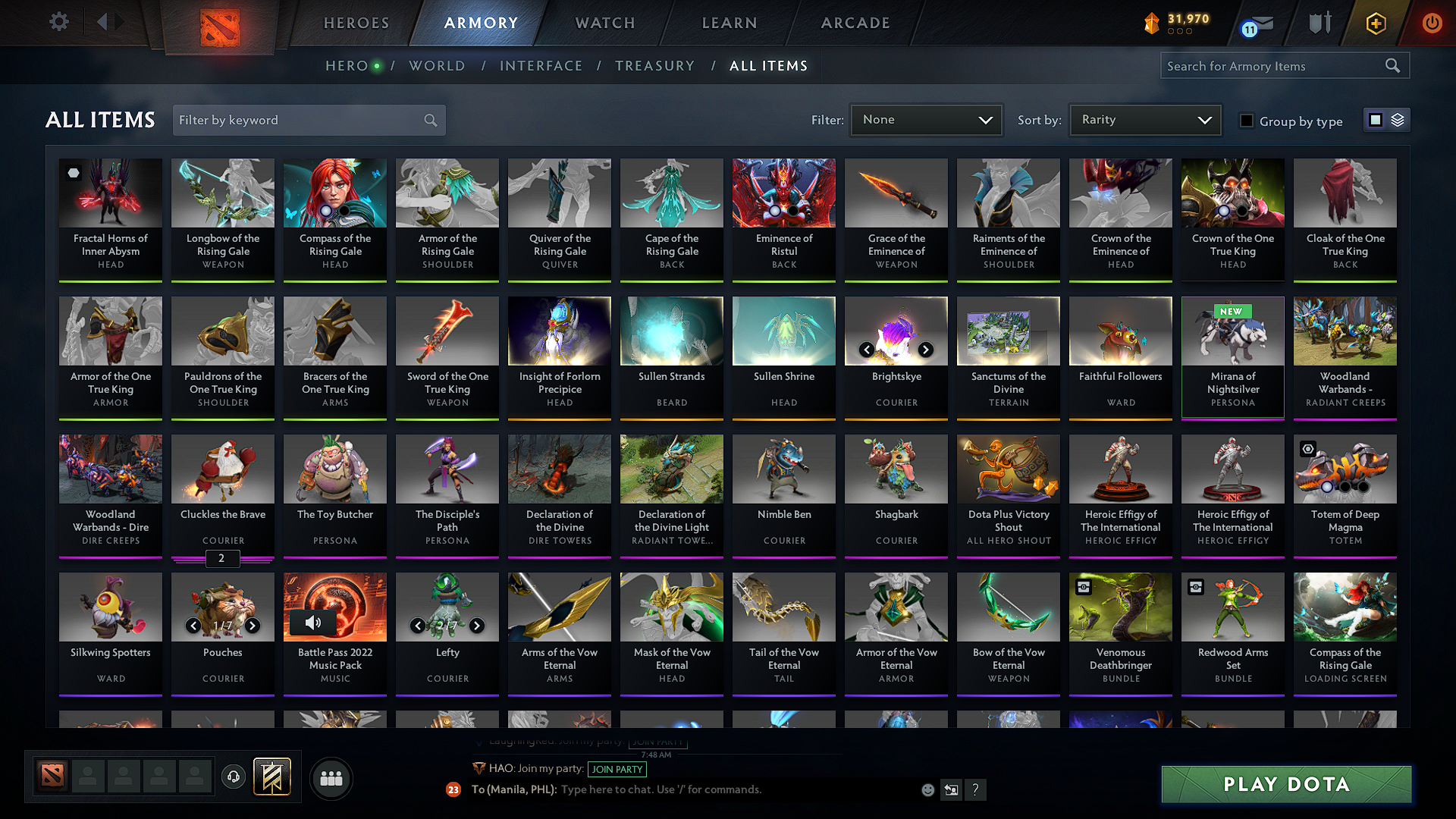Screen dimensions: 1456x819
Task: Open the settings gear menu
Action: click(x=59, y=22)
